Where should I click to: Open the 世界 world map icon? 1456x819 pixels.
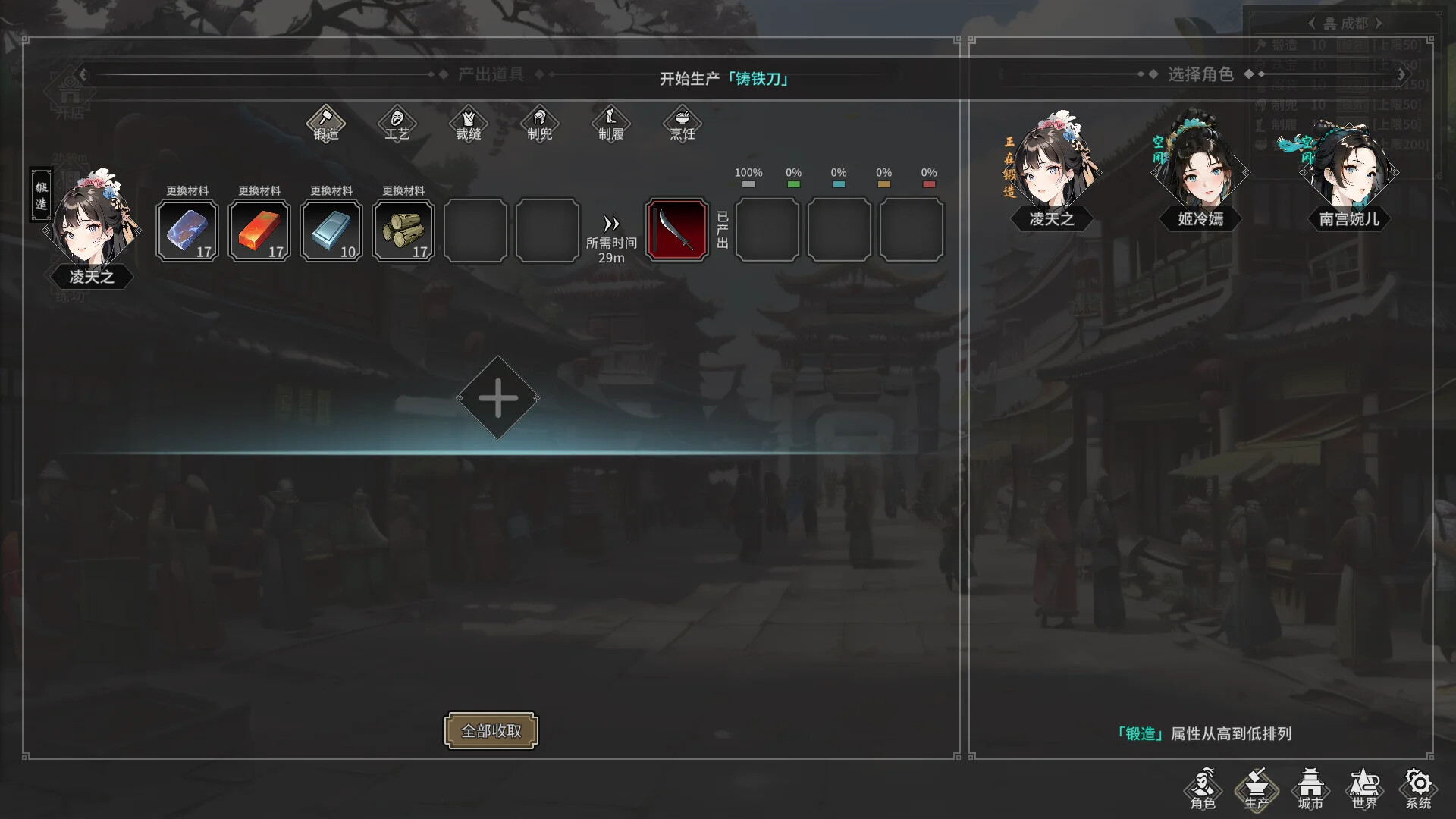[1365, 789]
